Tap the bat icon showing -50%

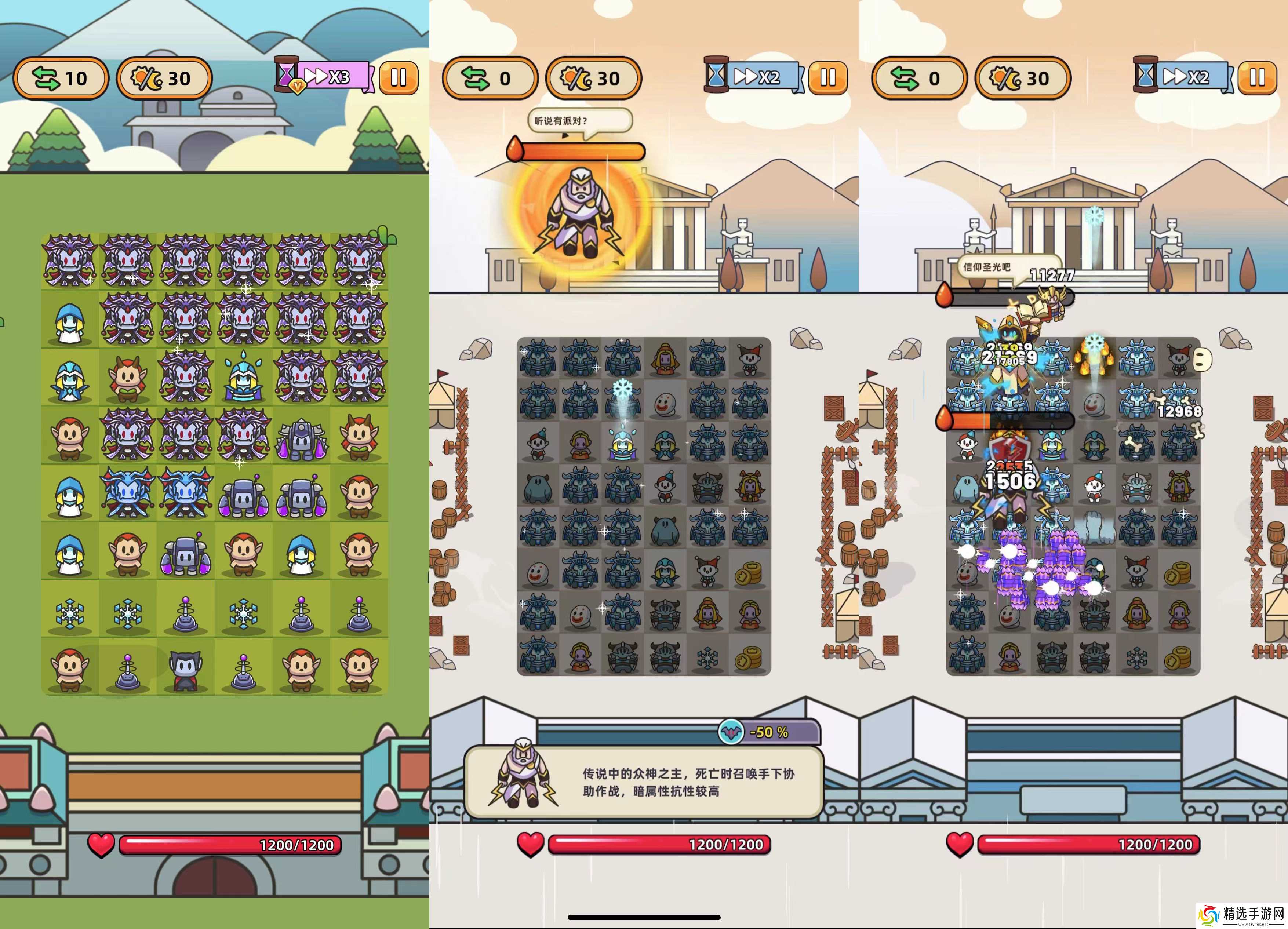(731, 732)
